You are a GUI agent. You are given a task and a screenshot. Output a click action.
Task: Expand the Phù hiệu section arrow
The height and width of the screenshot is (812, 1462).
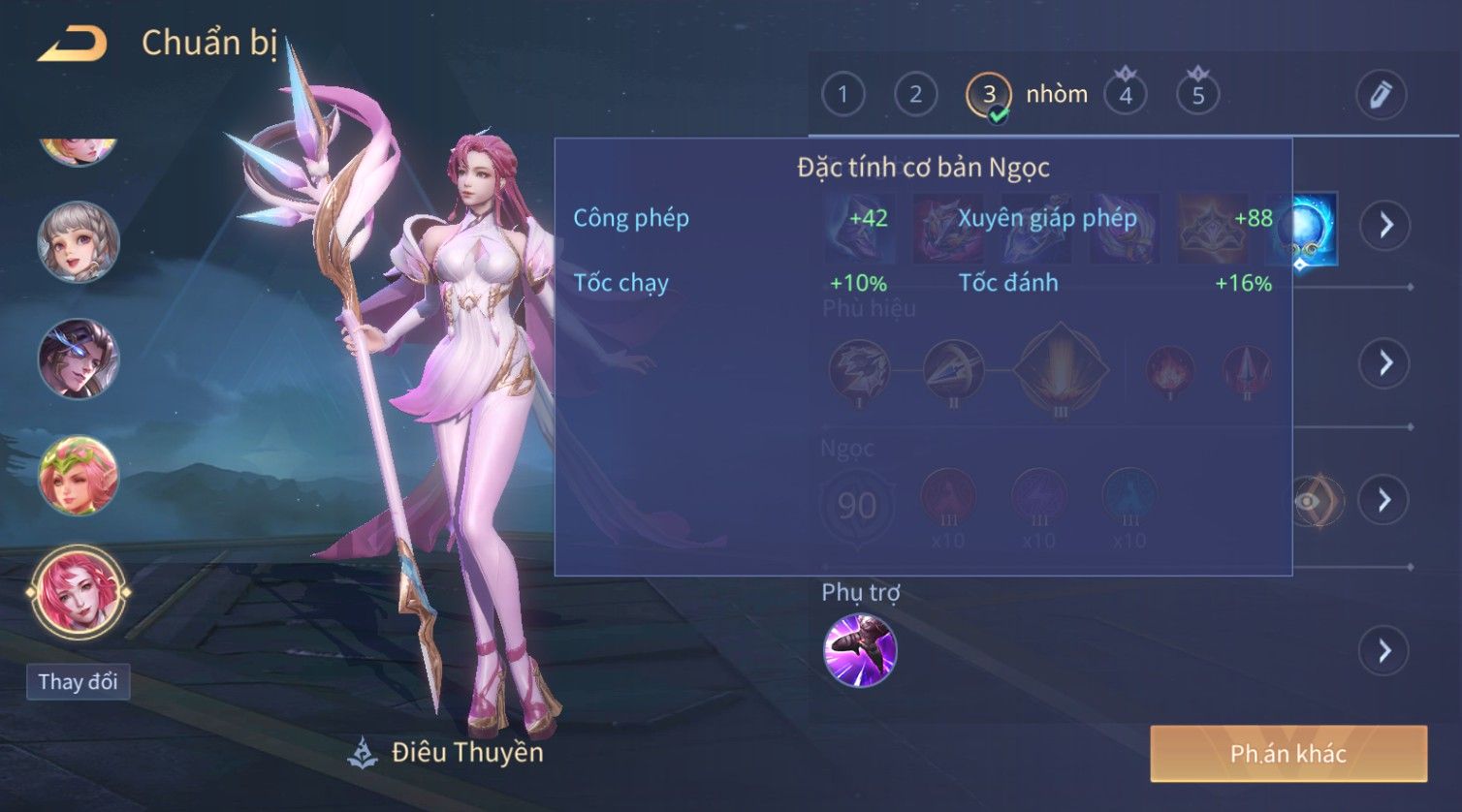click(1384, 363)
